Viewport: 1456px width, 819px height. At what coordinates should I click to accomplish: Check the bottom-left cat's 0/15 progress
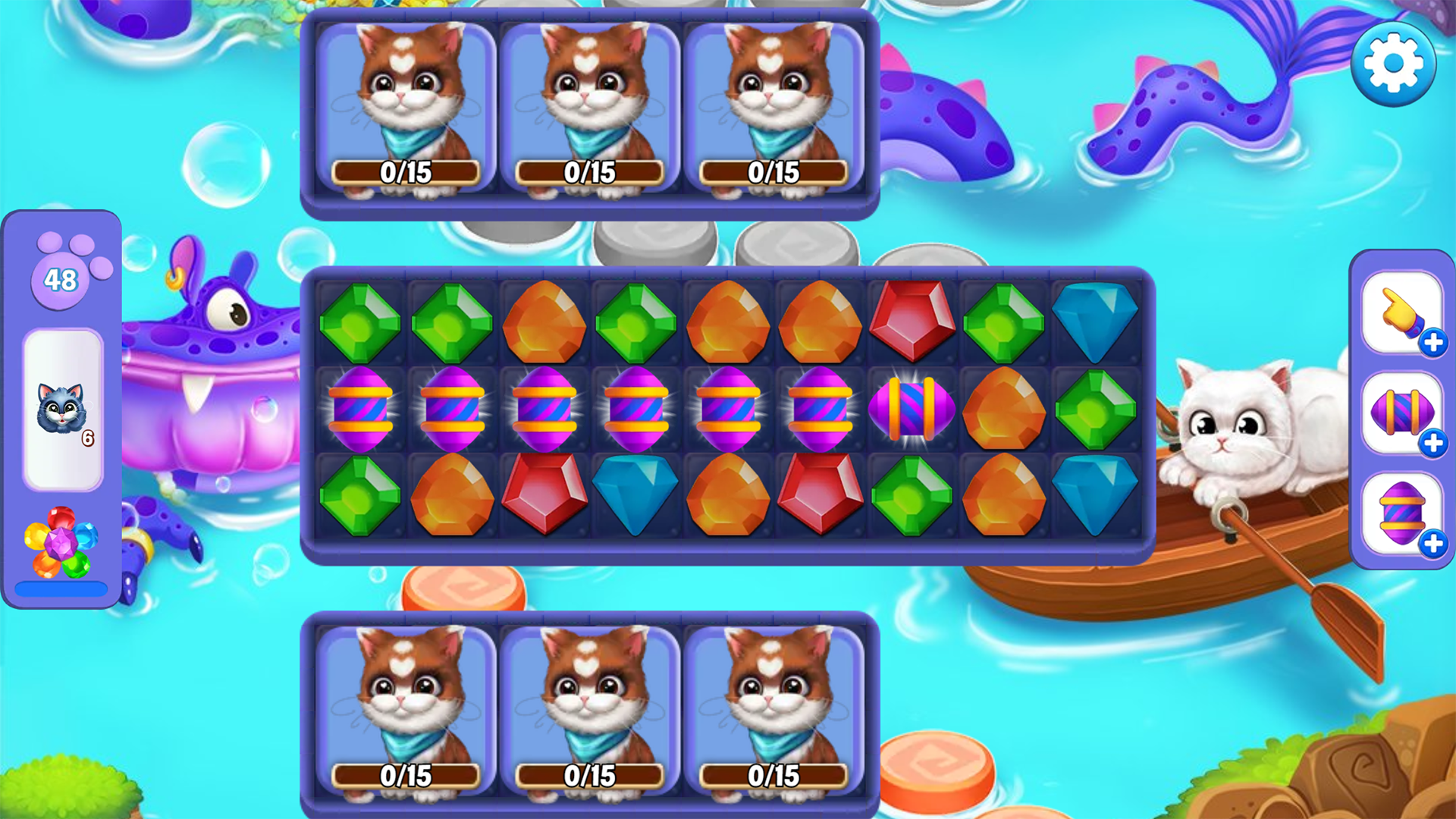tap(406, 776)
